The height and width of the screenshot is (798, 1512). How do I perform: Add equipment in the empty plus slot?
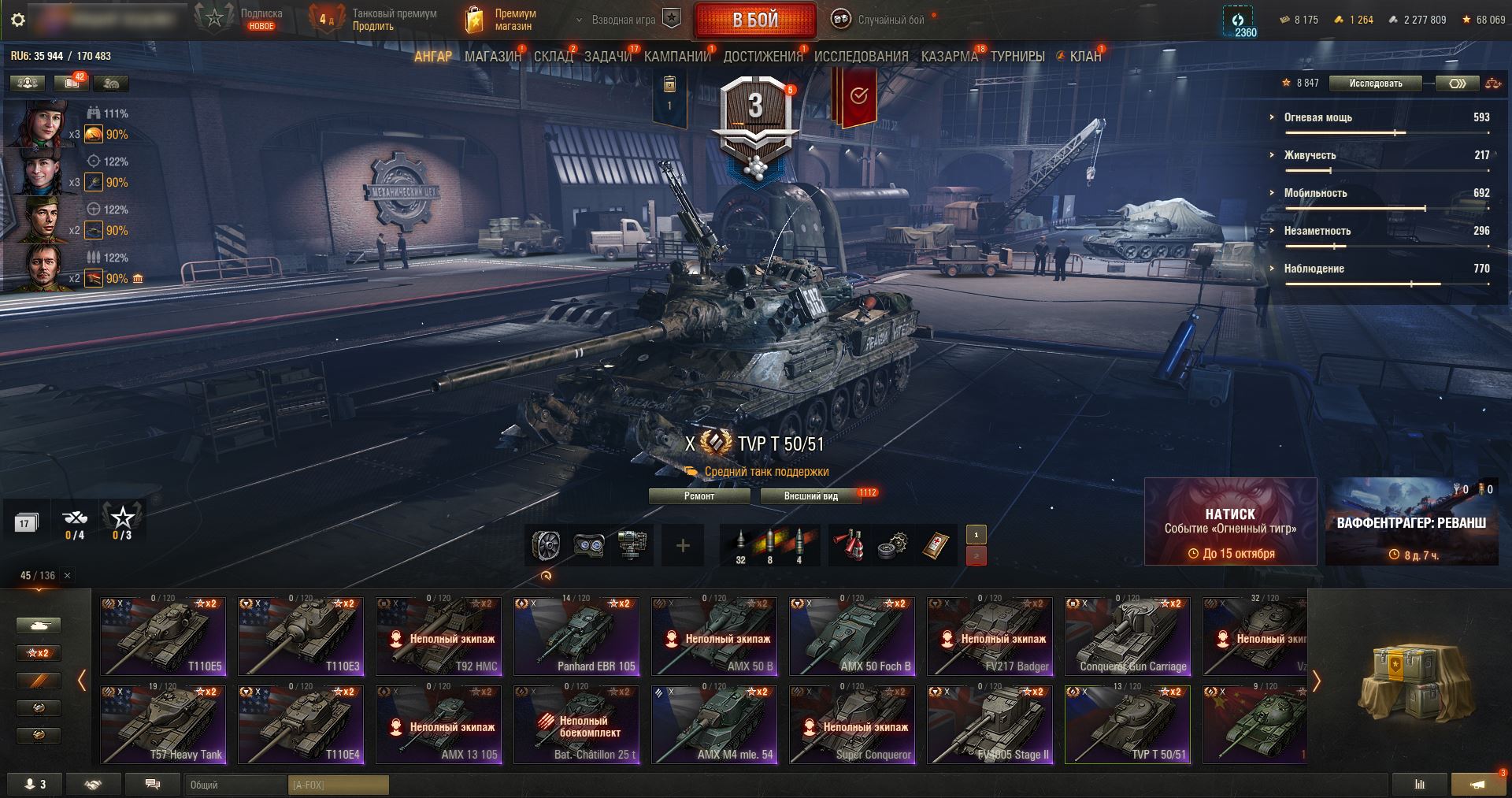[x=683, y=545]
